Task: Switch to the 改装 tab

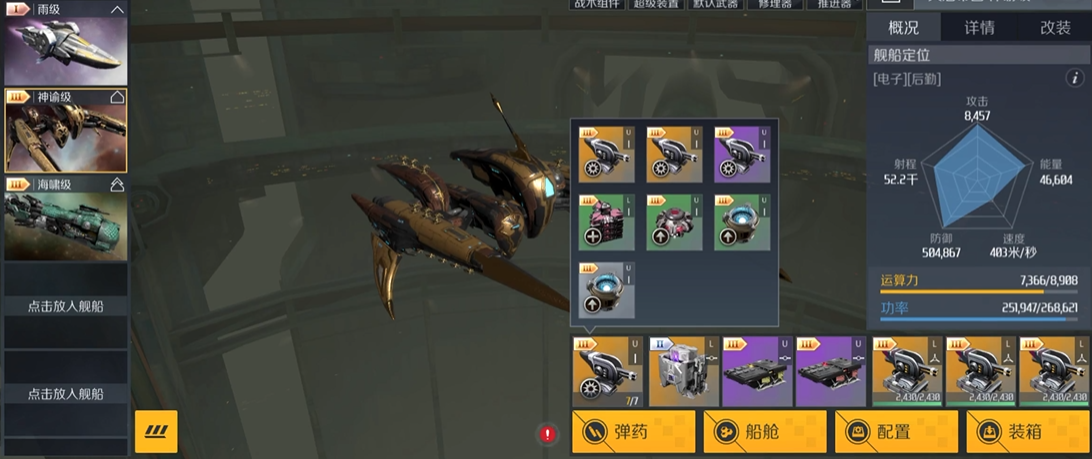Action: coord(1055,28)
